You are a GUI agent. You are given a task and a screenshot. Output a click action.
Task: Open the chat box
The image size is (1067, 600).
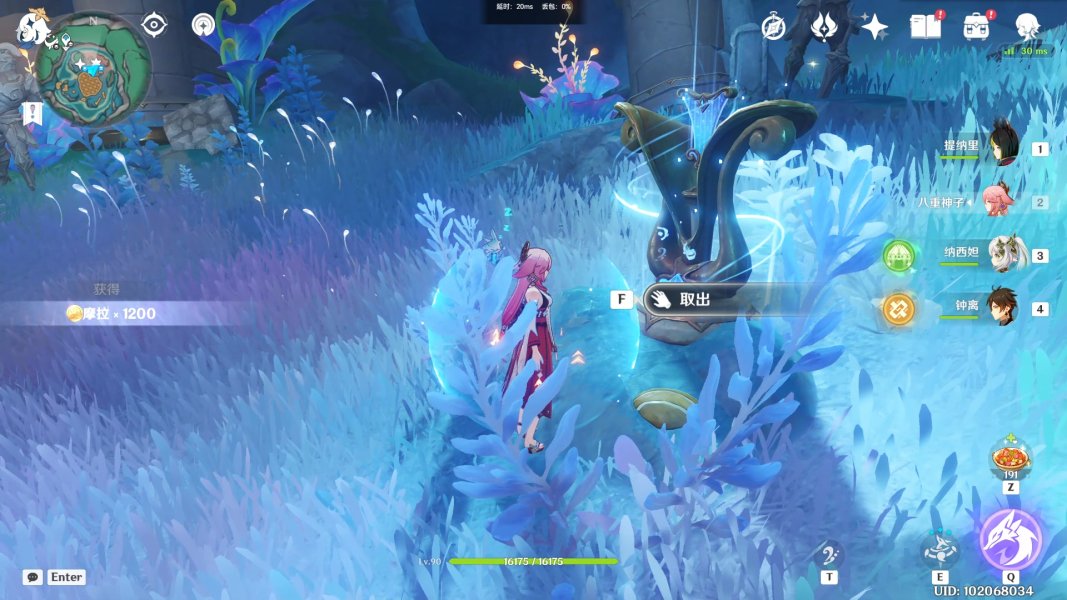[x=33, y=577]
